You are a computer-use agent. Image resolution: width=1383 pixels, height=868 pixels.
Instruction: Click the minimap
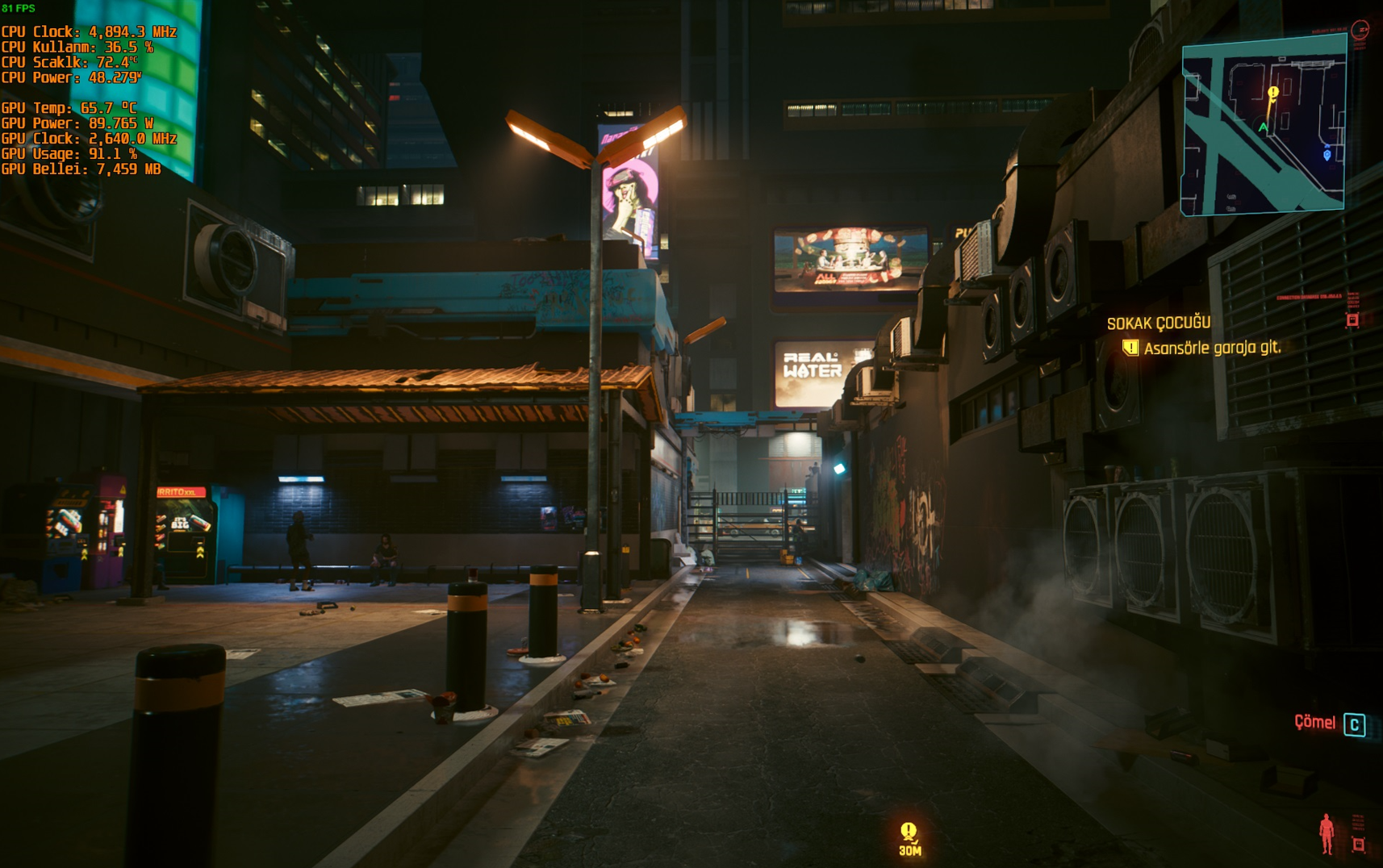click(x=1264, y=127)
